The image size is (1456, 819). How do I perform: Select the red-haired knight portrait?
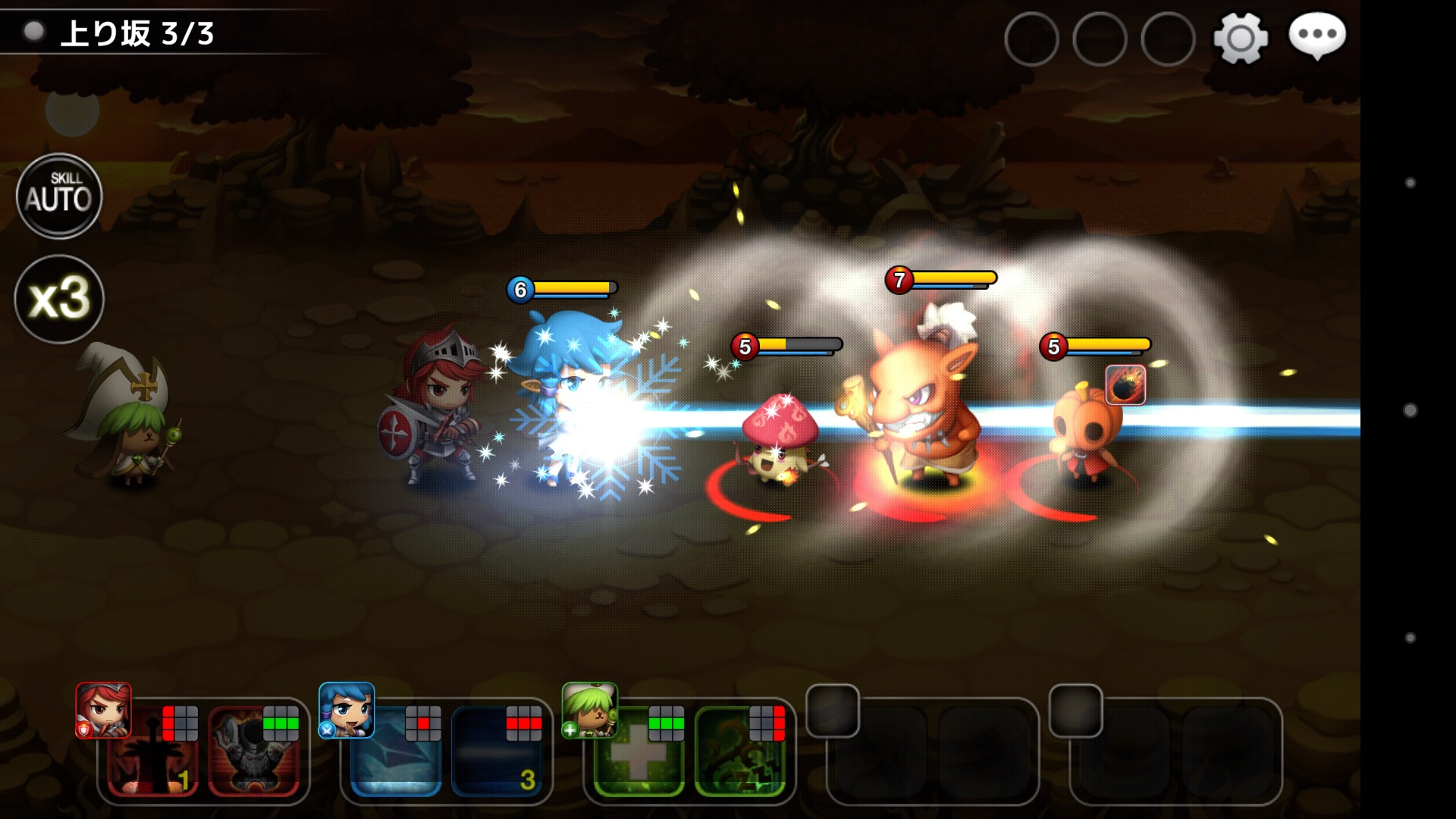coord(104,711)
